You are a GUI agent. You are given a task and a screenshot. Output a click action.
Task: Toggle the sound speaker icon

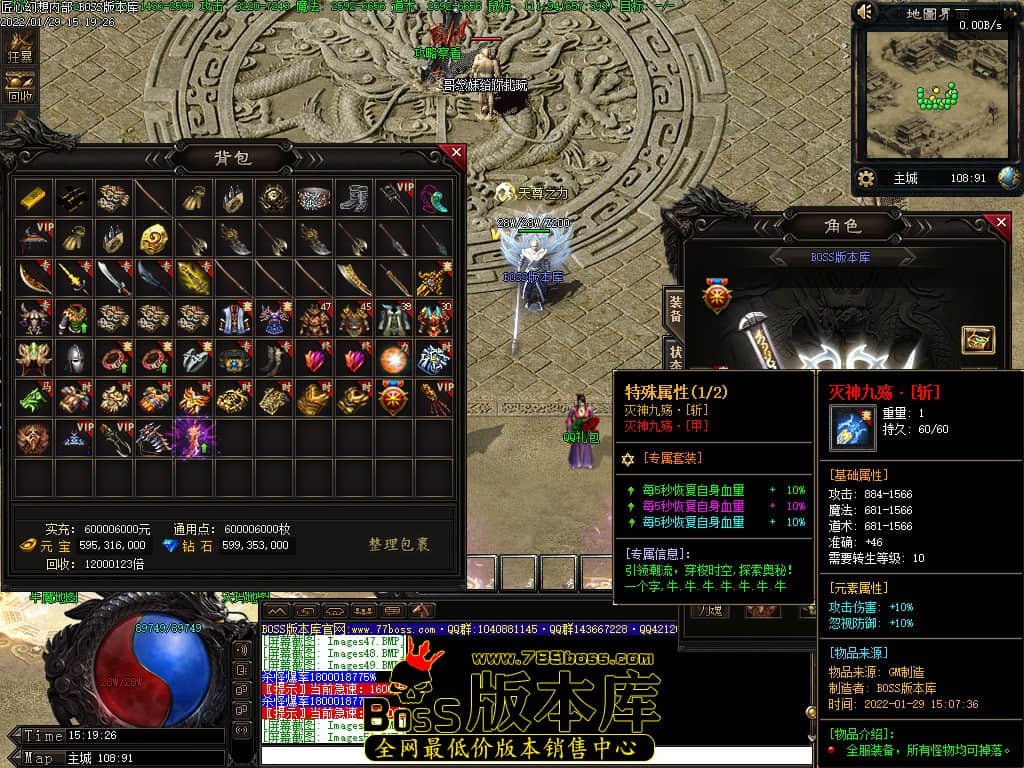[x=866, y=12]
